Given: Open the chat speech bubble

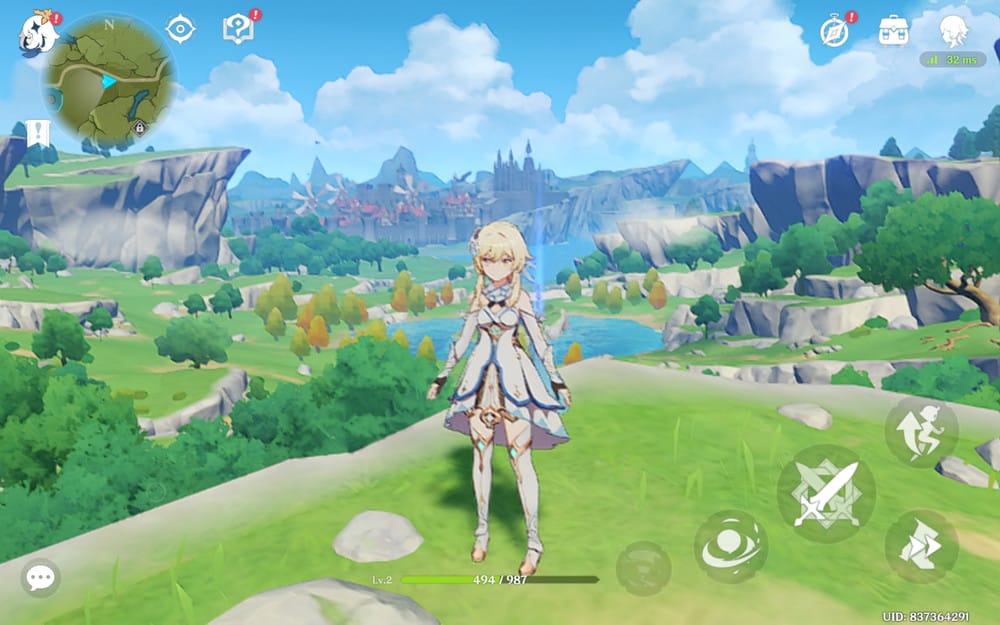Looking at the screenshot, I should 41,577.
